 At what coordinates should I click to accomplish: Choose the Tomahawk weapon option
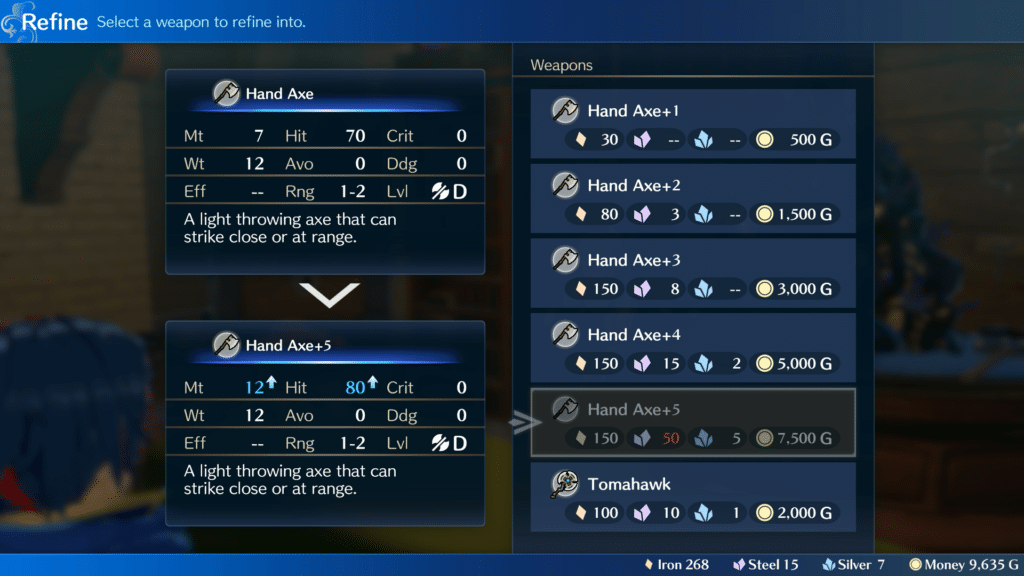coord(693,498)
